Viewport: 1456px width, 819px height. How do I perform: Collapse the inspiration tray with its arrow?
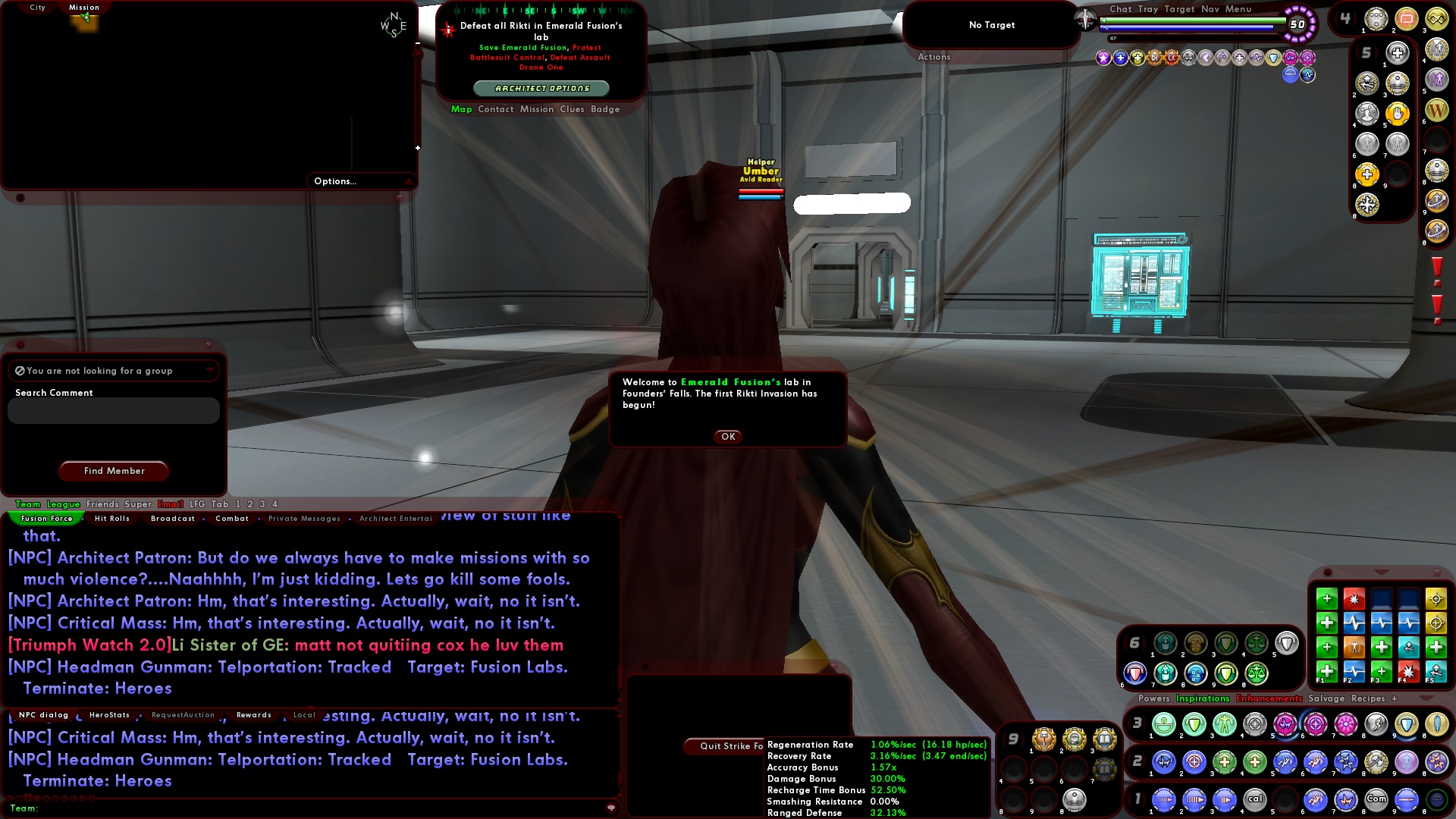click(1380, 572)
